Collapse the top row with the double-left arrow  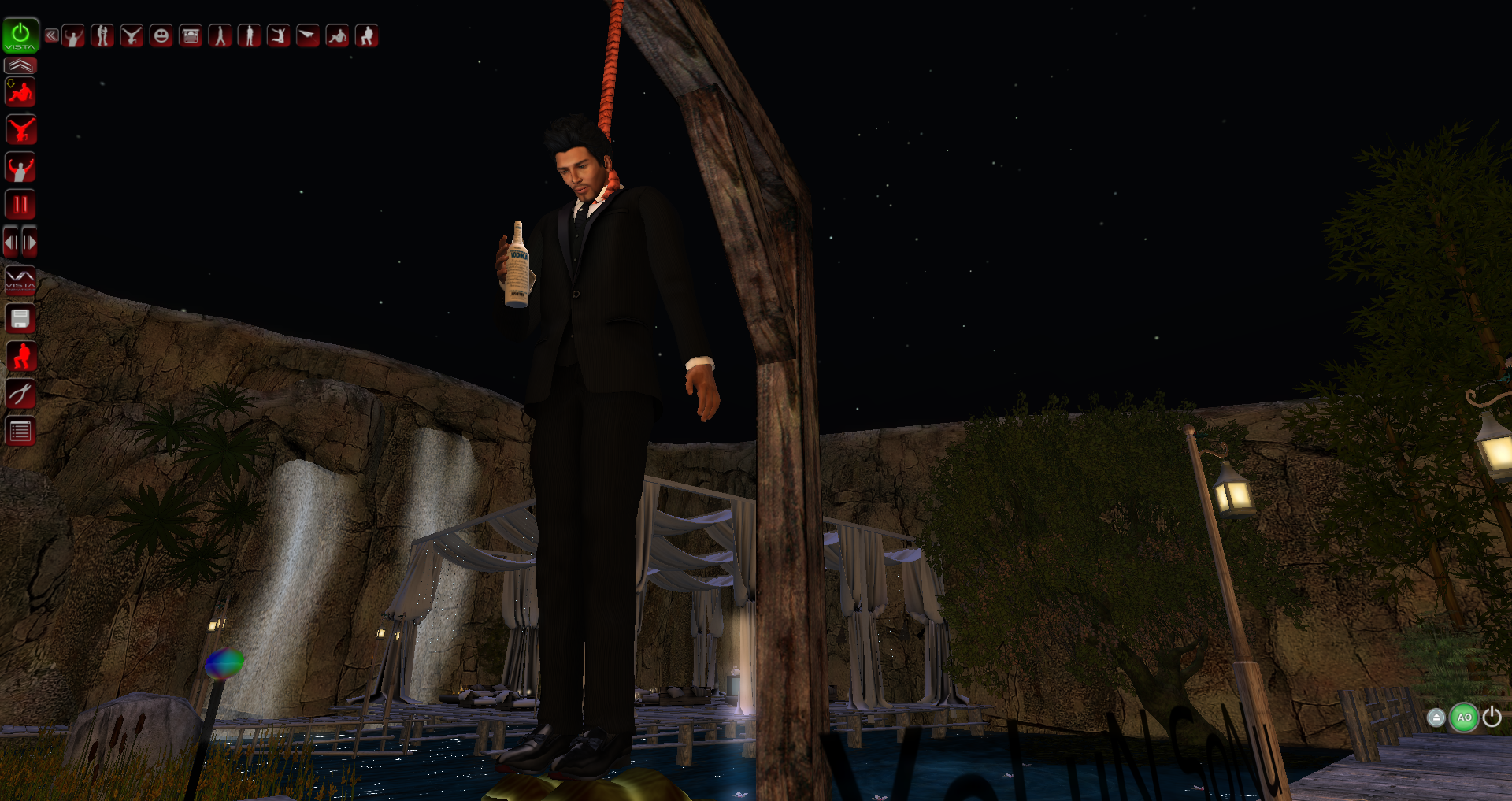[x=51, y=35]
